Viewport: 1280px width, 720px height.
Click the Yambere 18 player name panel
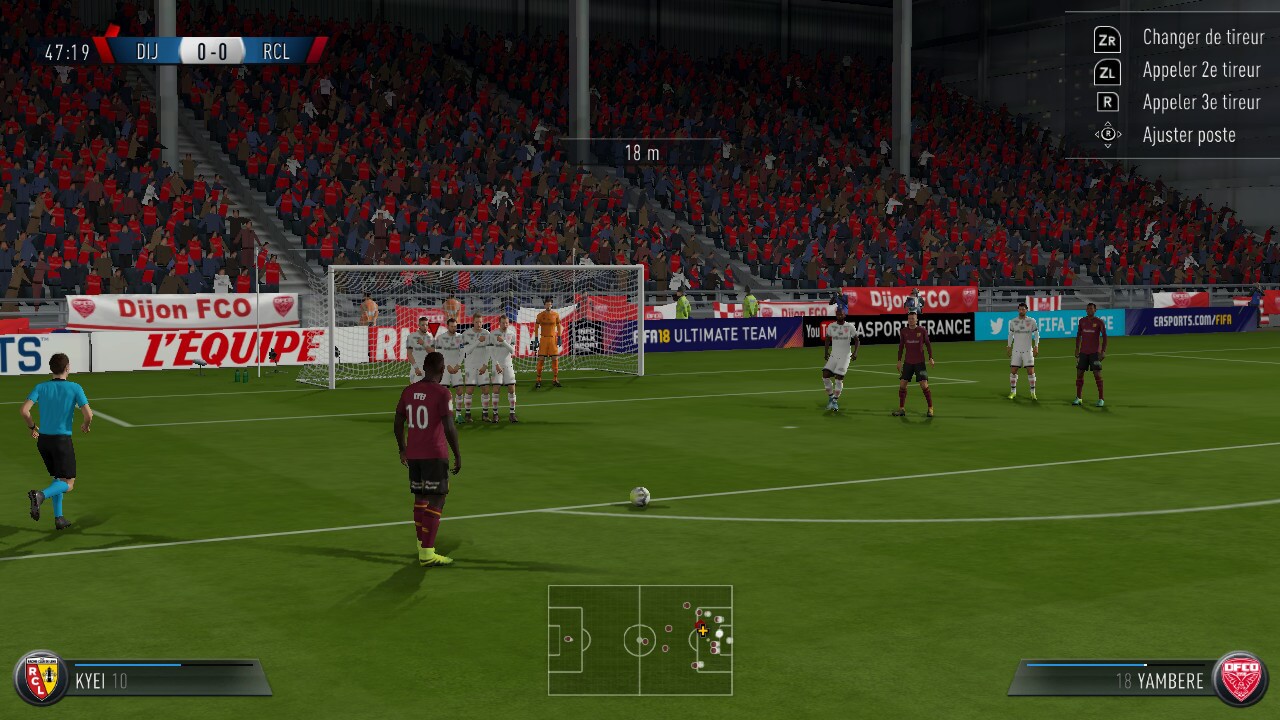pos(1115,680)
